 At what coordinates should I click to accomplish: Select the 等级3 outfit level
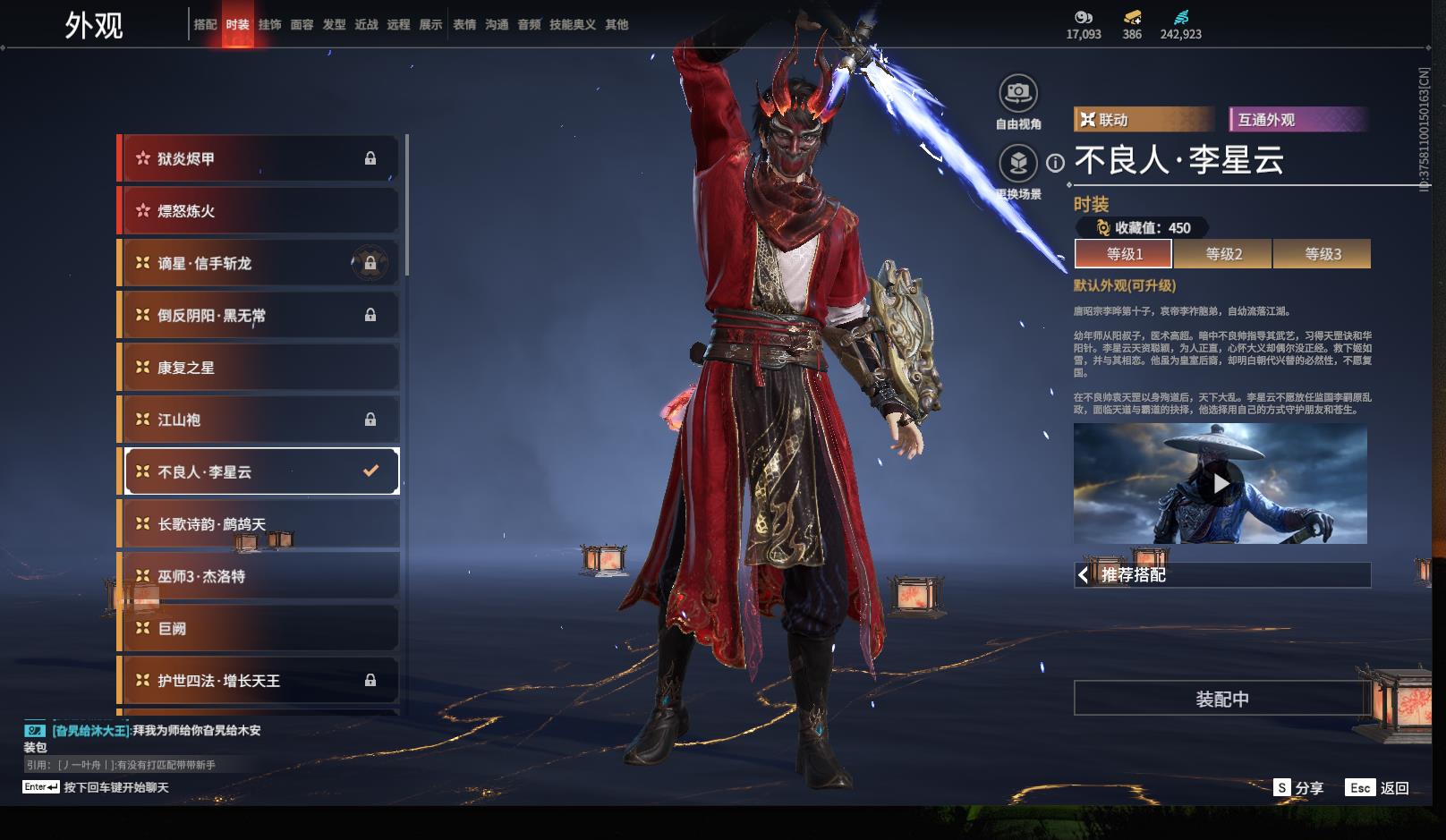(1323, 254)
